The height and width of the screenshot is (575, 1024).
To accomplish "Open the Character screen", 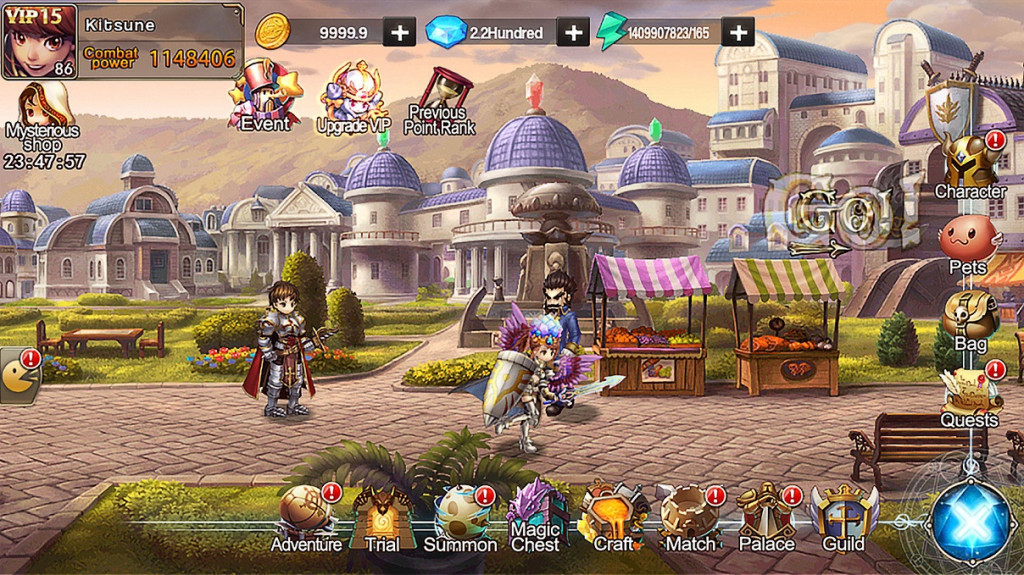I will [x=969, y=163].
